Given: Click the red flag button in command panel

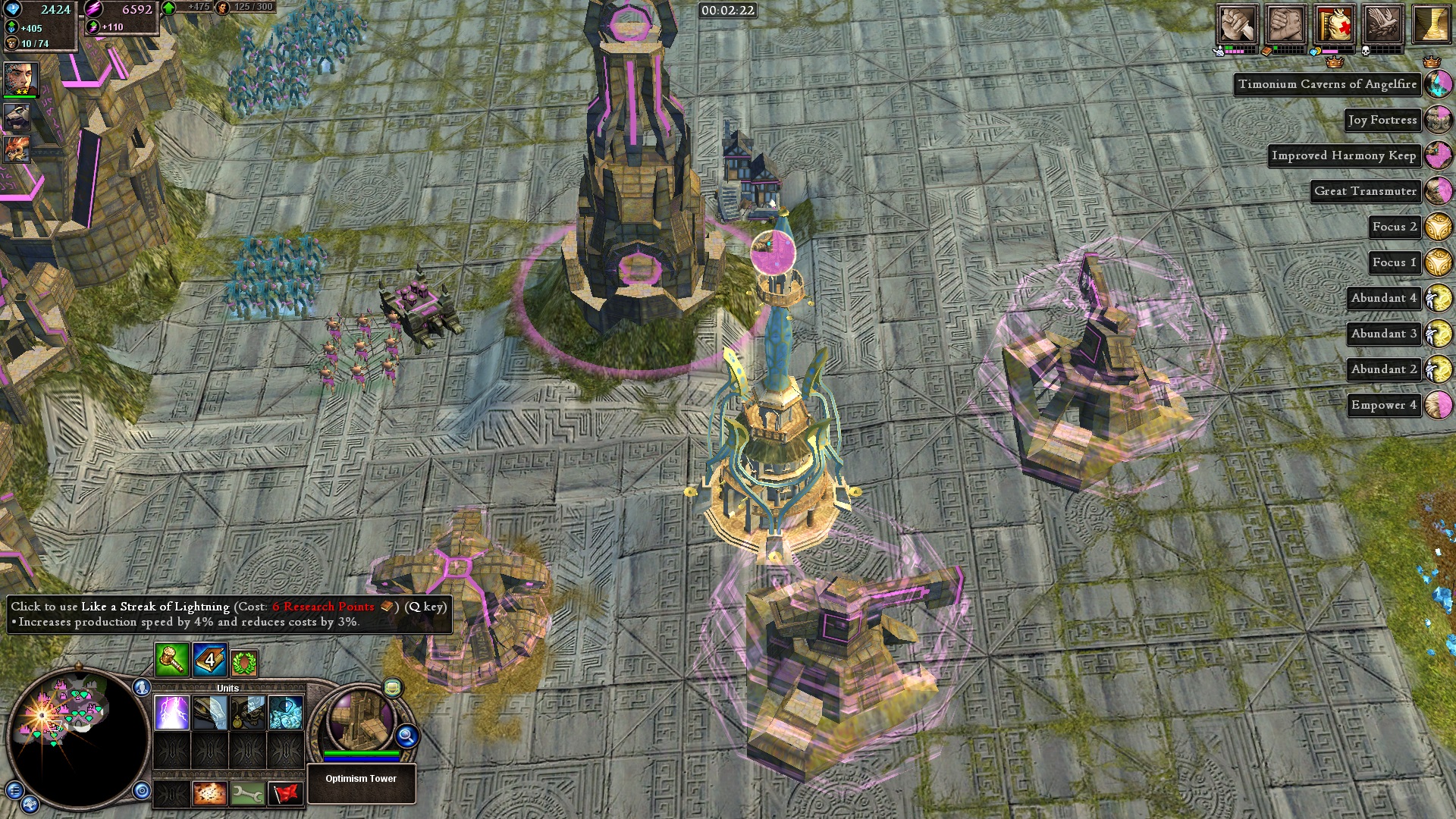Looking at the screenshot, I should pyautogui.click(x=286, y=793).
